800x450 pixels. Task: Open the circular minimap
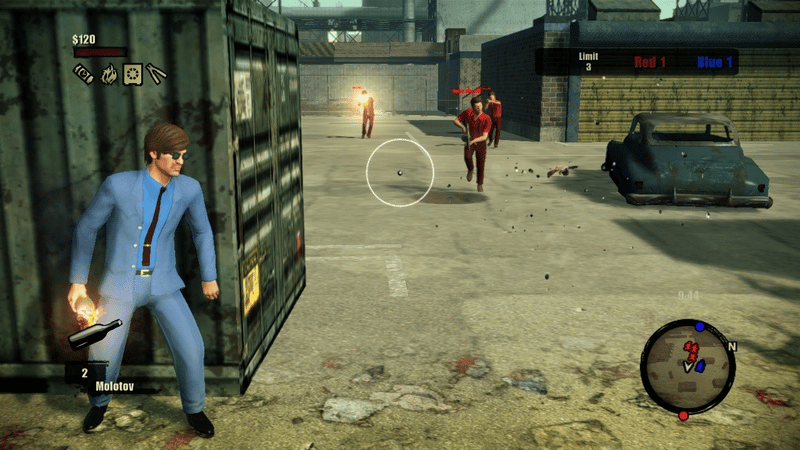(688, 367)
